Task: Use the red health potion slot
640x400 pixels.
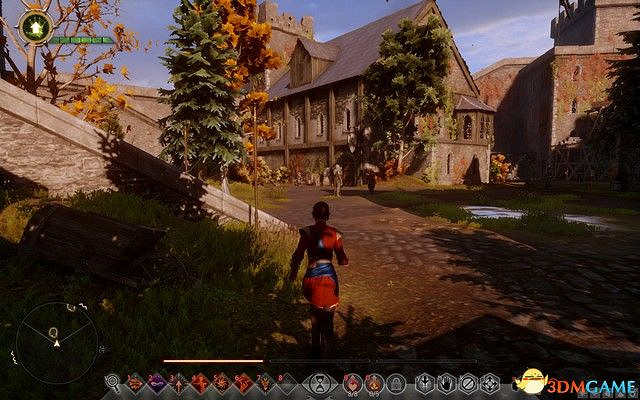Action: (x=352, y=382)
